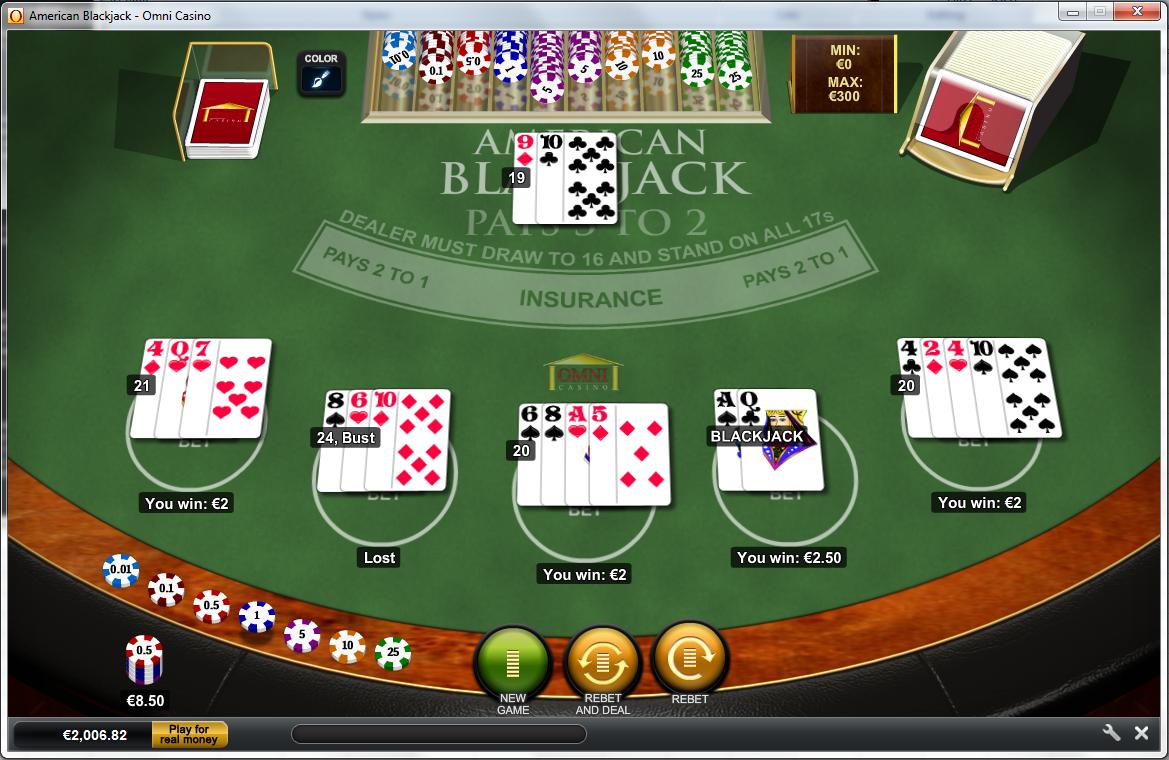Pick the 0.01 chip from the rail
1169x760 pixels.
[x=120, y=571]
